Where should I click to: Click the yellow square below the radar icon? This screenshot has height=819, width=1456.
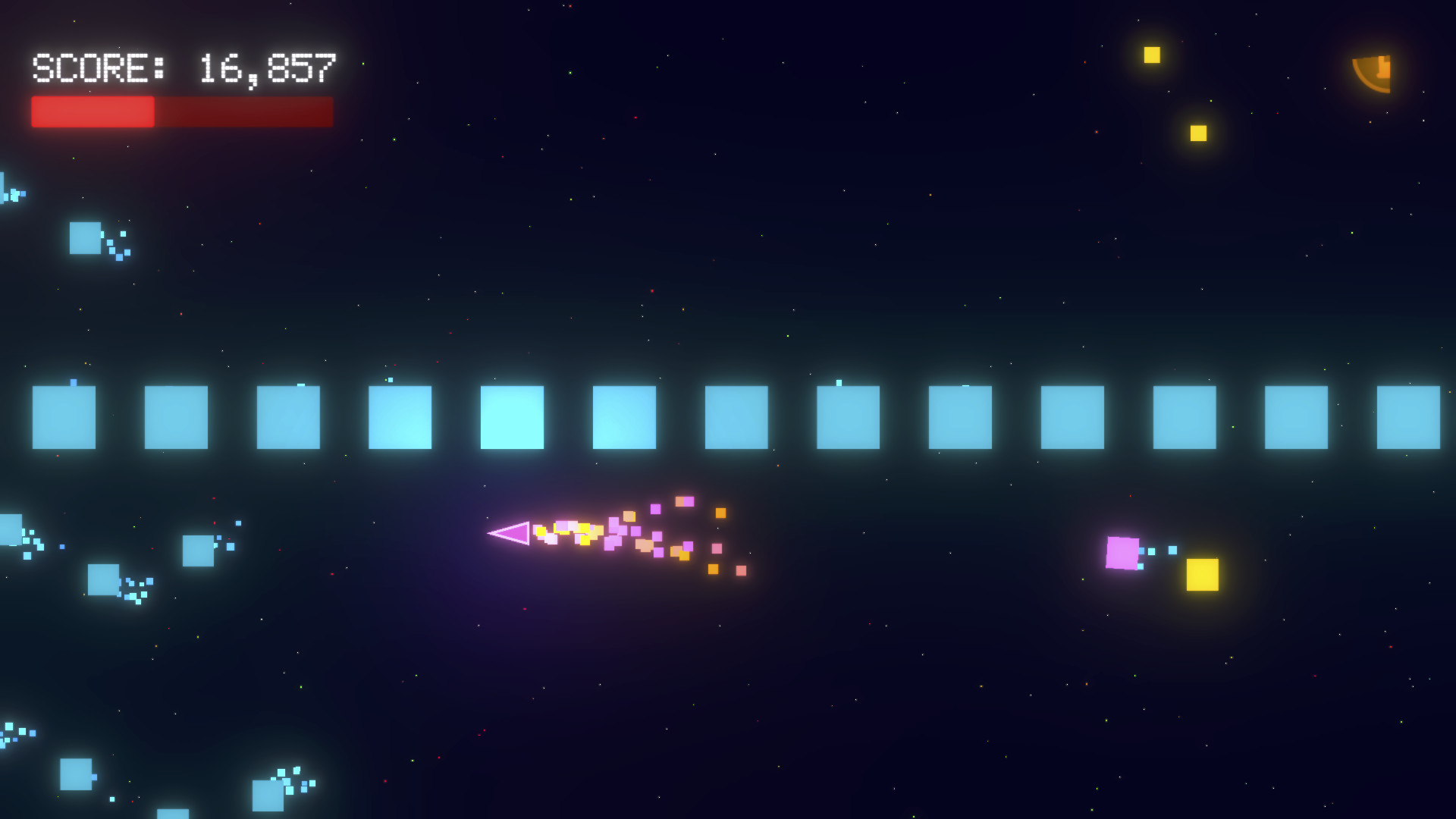1198,133
